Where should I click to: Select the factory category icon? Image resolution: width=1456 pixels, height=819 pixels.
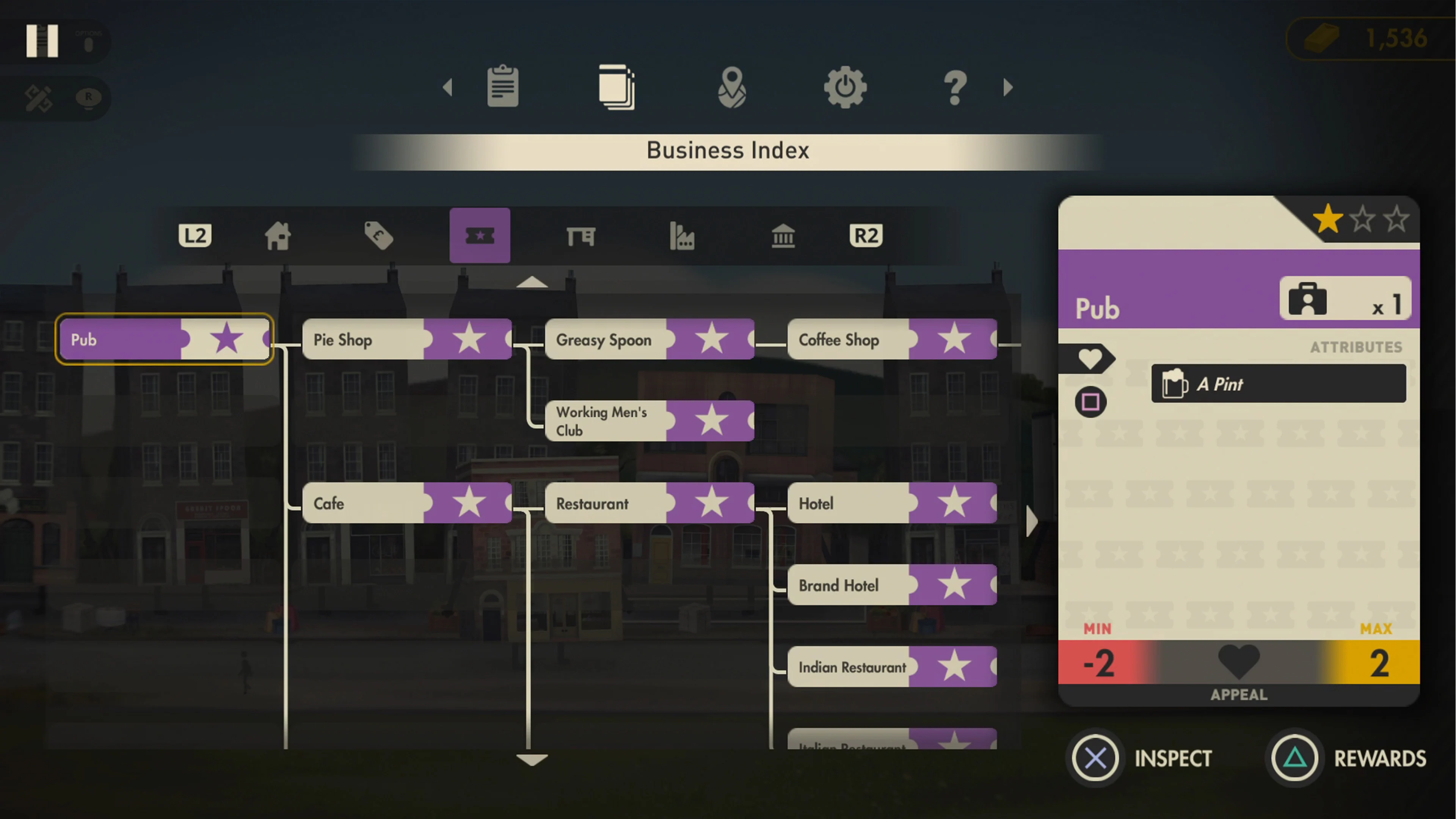tap(683, 236)
